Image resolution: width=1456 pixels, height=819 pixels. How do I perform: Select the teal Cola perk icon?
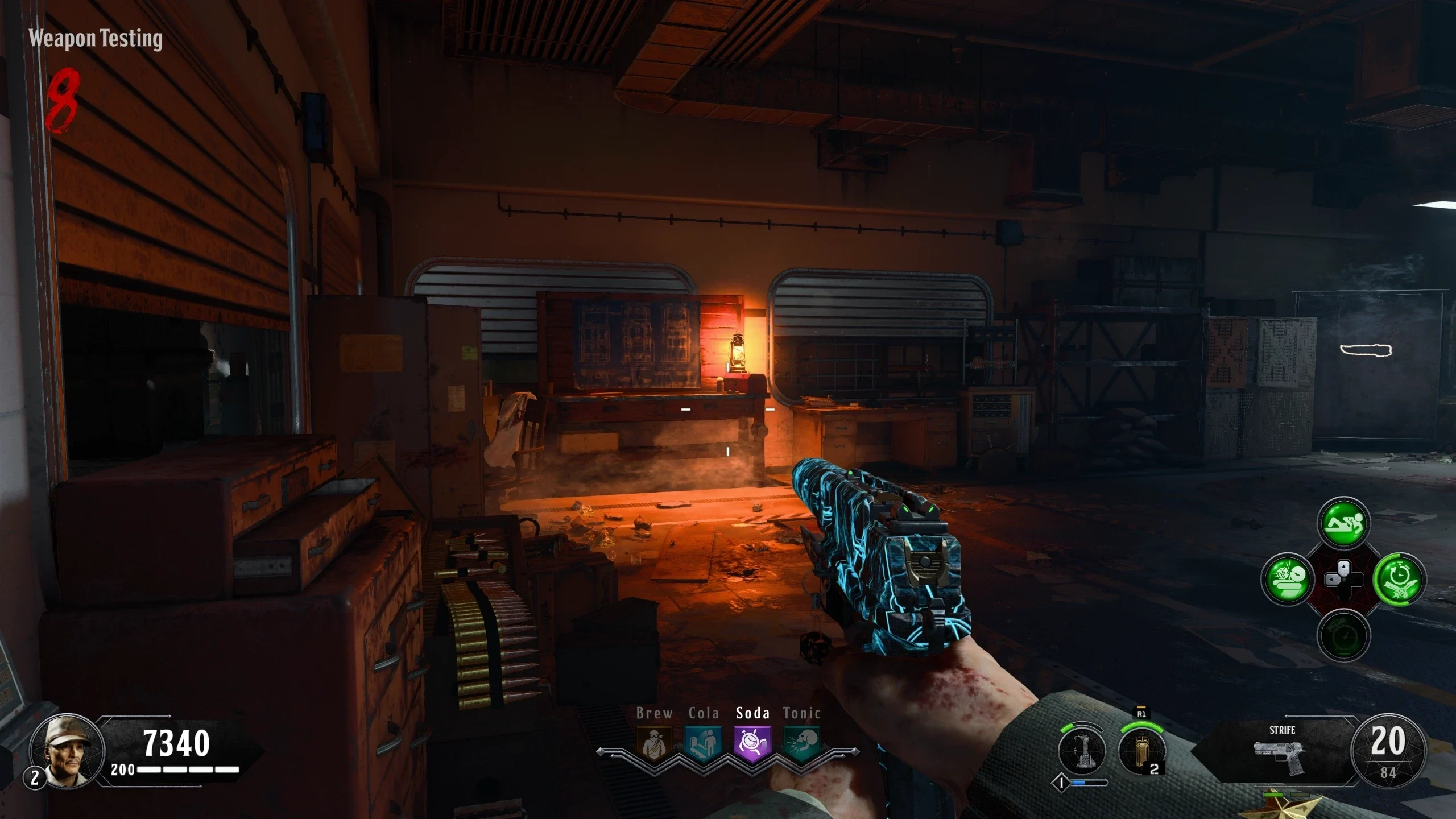(704, 742)
